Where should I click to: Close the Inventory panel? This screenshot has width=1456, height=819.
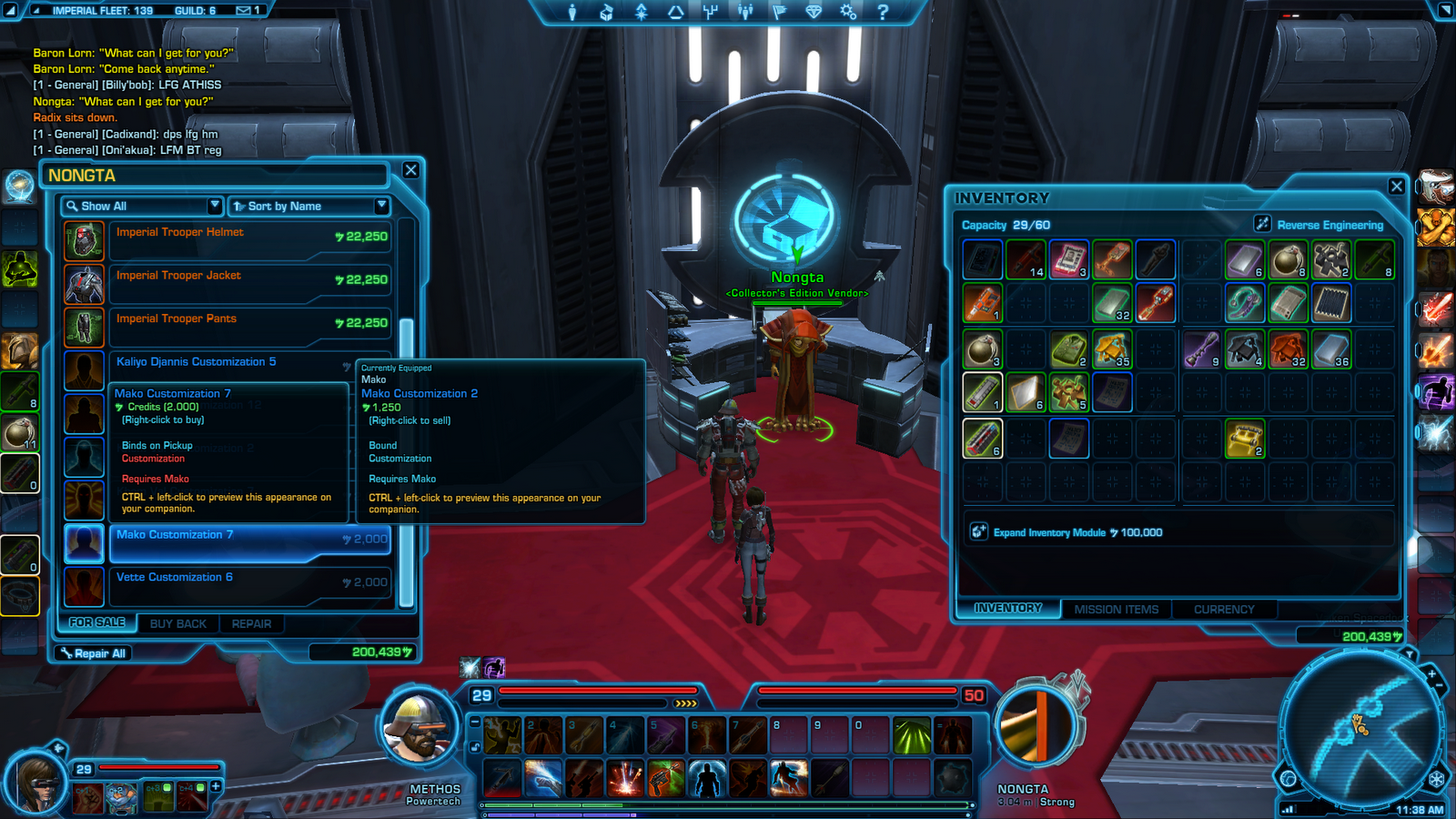[x=1397, y=187]
